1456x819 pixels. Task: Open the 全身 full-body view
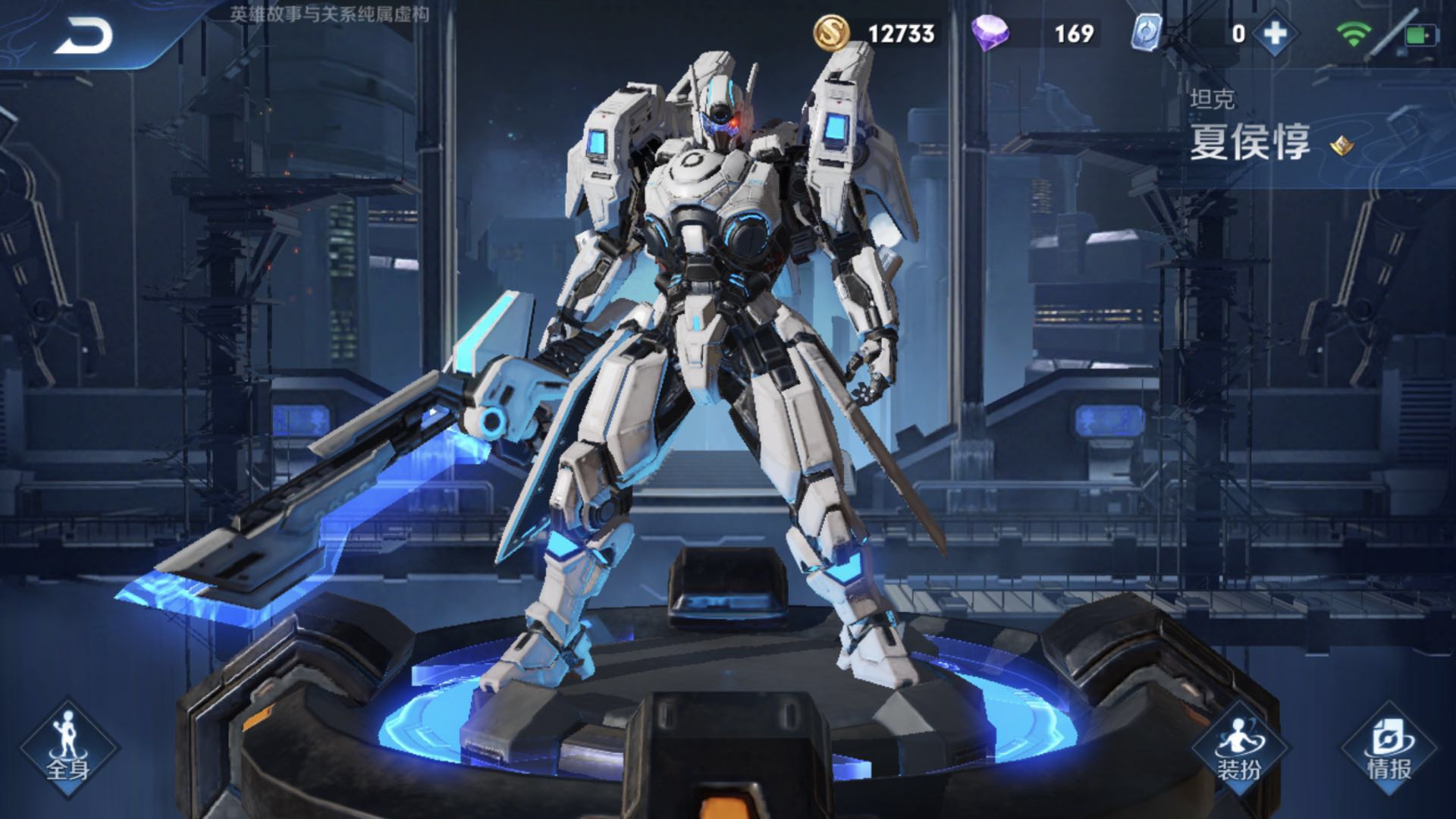point(68,748)
